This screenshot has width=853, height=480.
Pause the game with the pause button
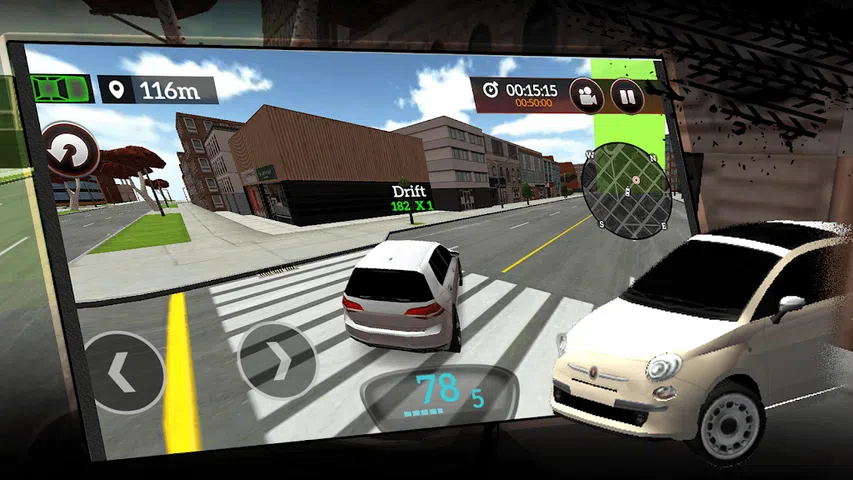point(628,98)
